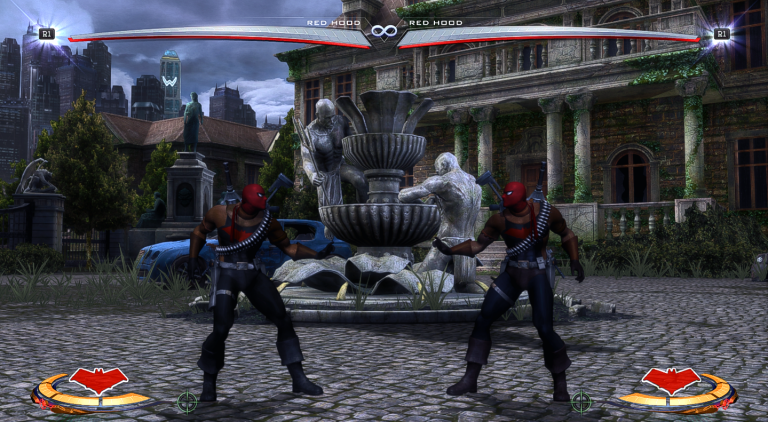768x422 pixels.
Task: Click player two's red bat emblem
Action: click(x=671, y=381)
